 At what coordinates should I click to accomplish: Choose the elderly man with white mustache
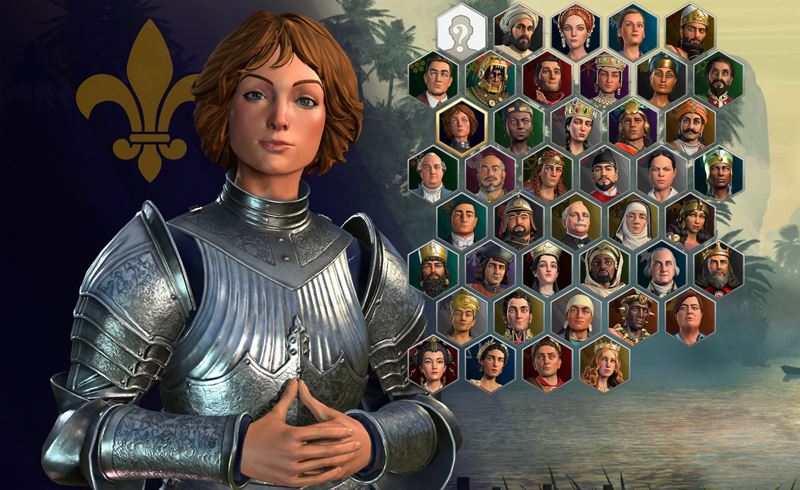(576, 220)
